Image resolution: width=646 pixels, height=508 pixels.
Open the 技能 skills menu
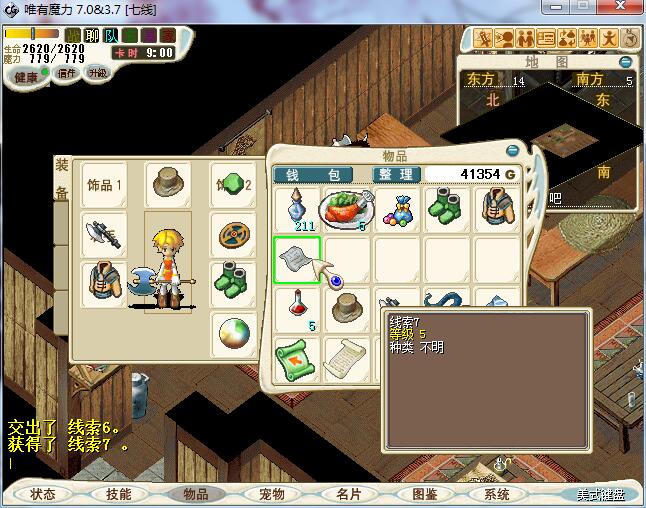click(119, 494)
